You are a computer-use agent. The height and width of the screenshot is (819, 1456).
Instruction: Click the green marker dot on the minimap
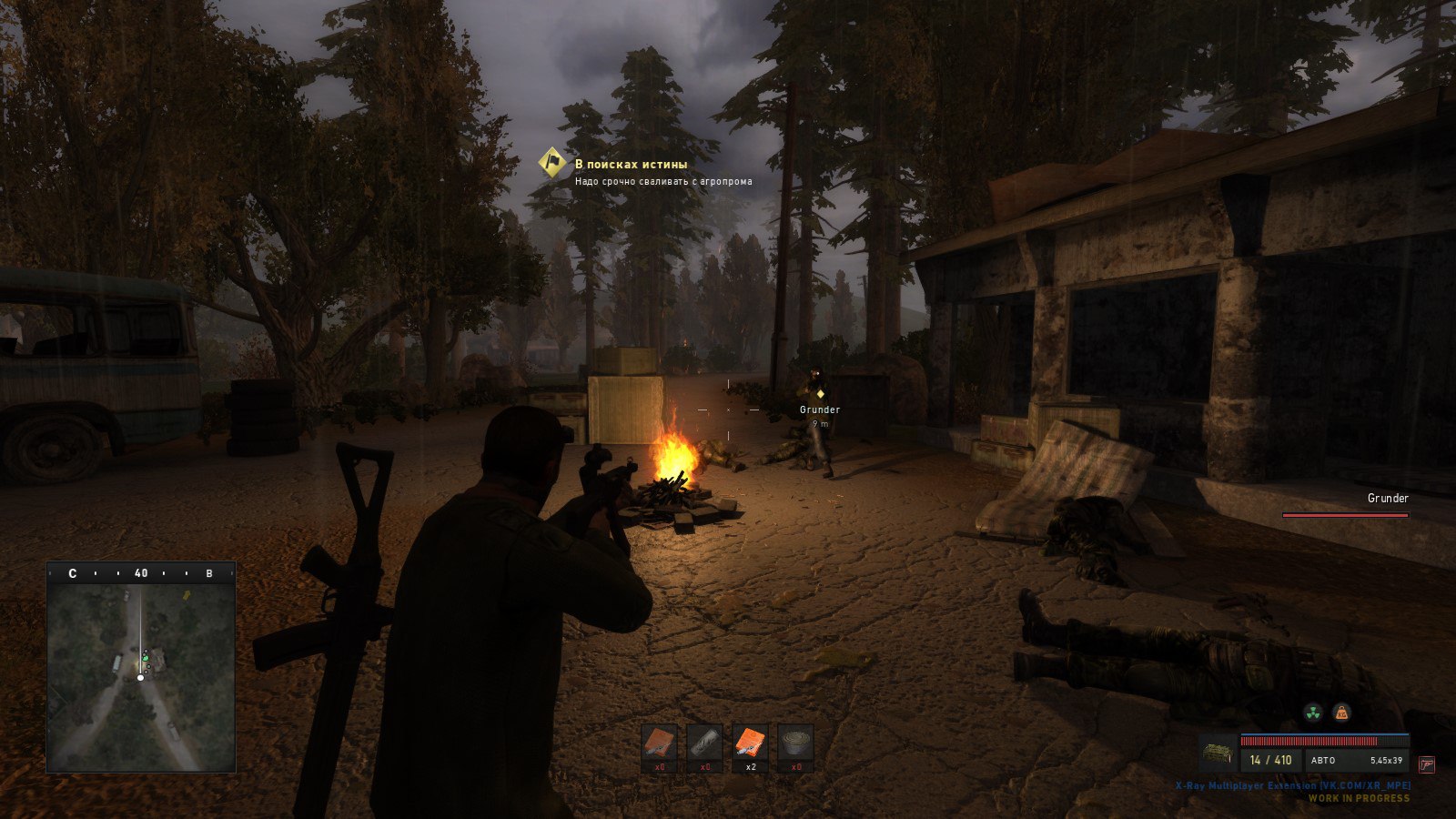point(145,656)
